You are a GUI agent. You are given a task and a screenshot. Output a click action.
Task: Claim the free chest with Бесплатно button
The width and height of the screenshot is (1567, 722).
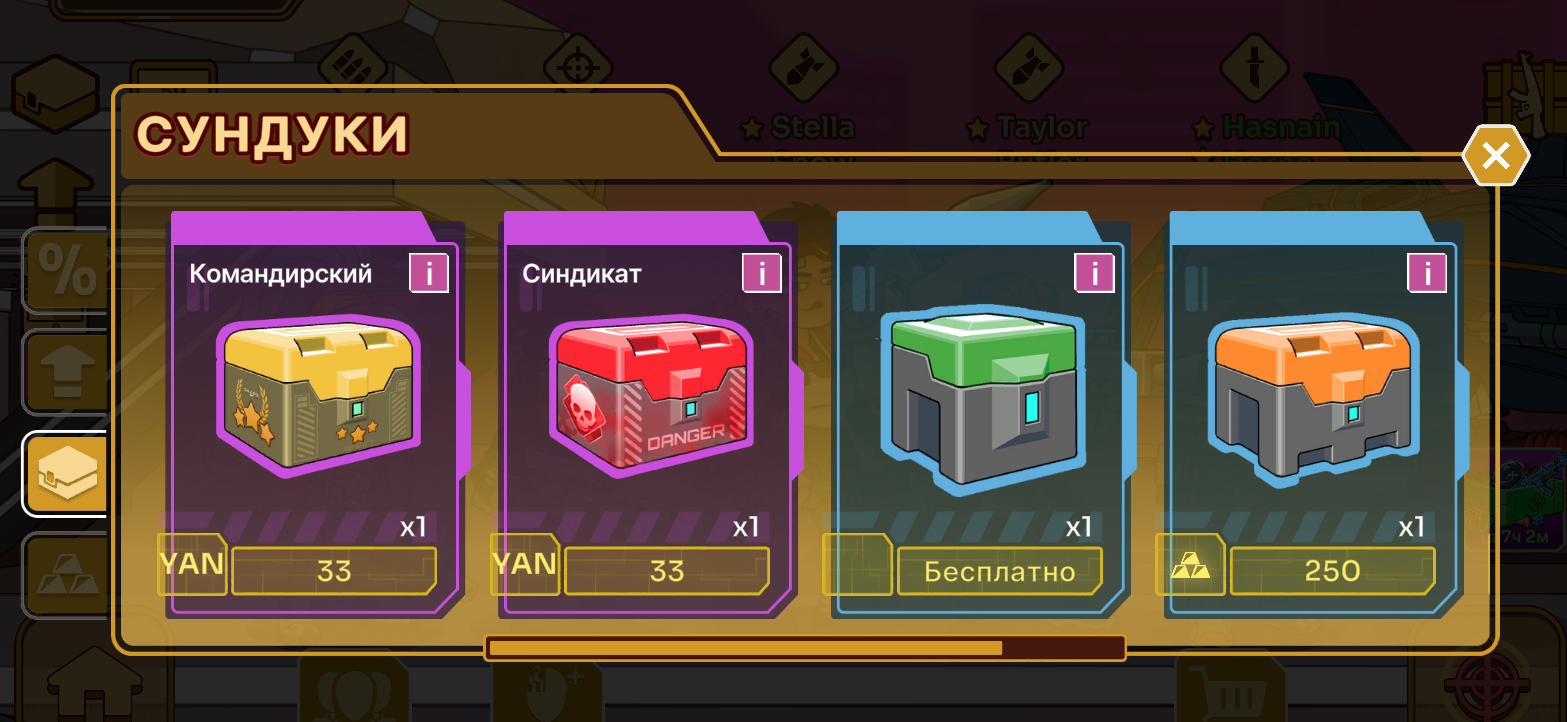tap(999, 571)
